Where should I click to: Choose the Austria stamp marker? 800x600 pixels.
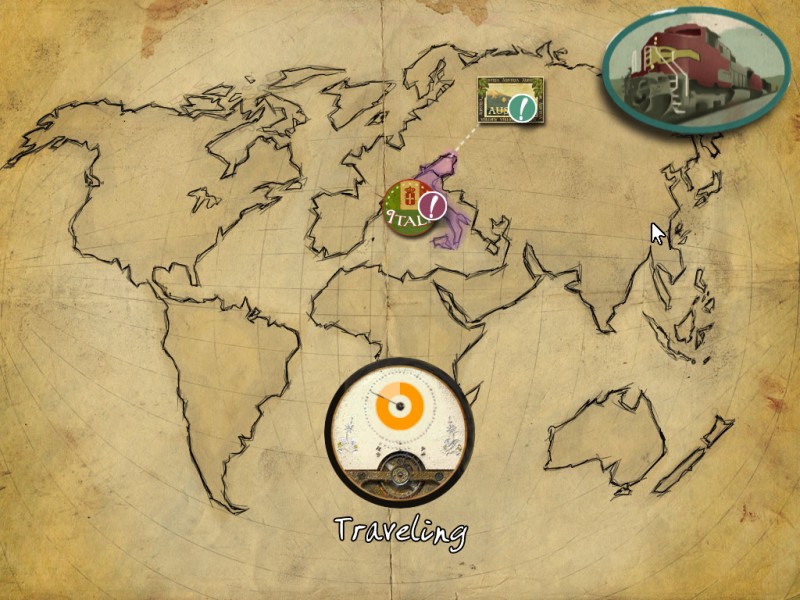coord(509,101)
